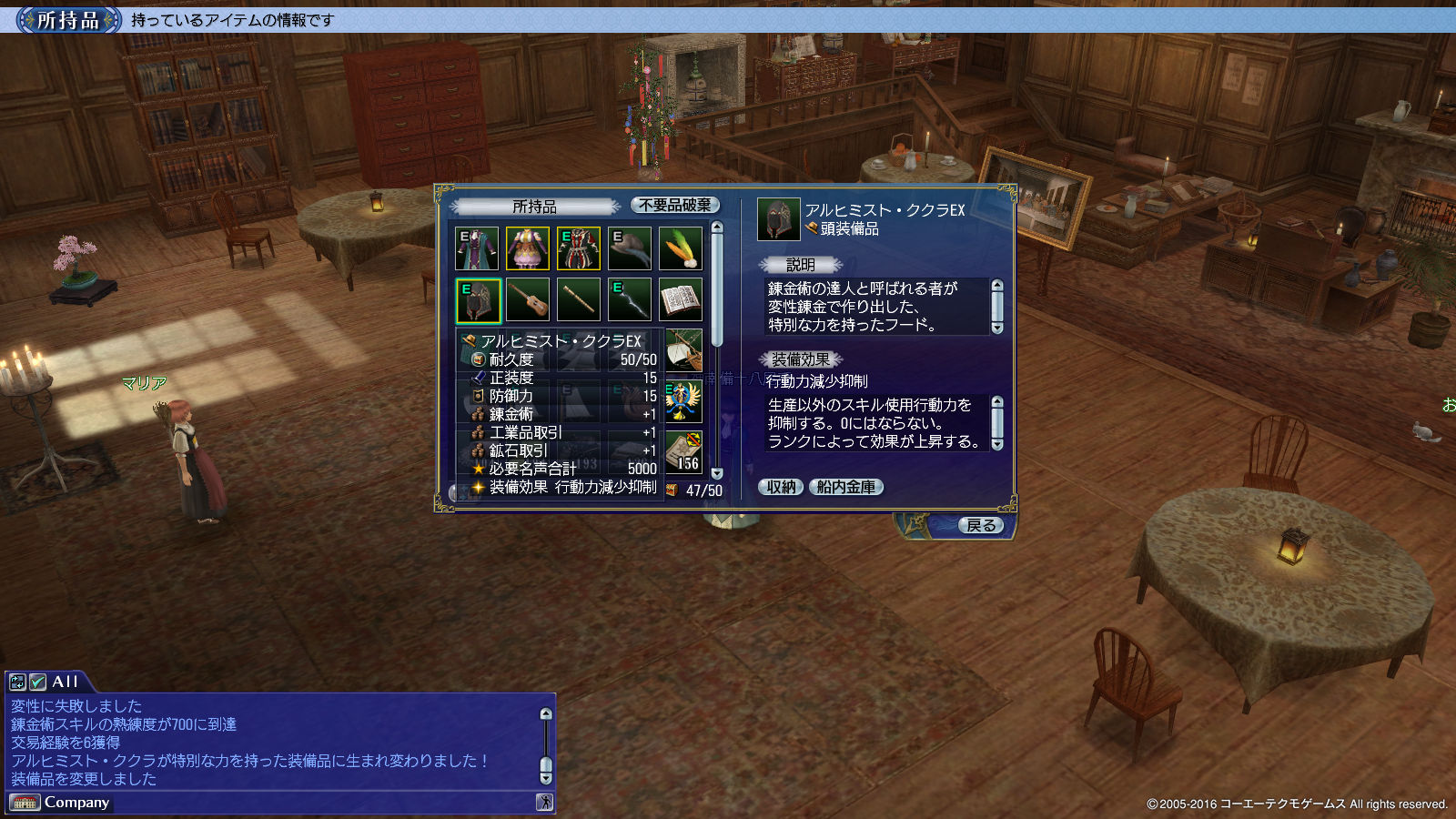Select the wooden flute item

tap(579, 299)
